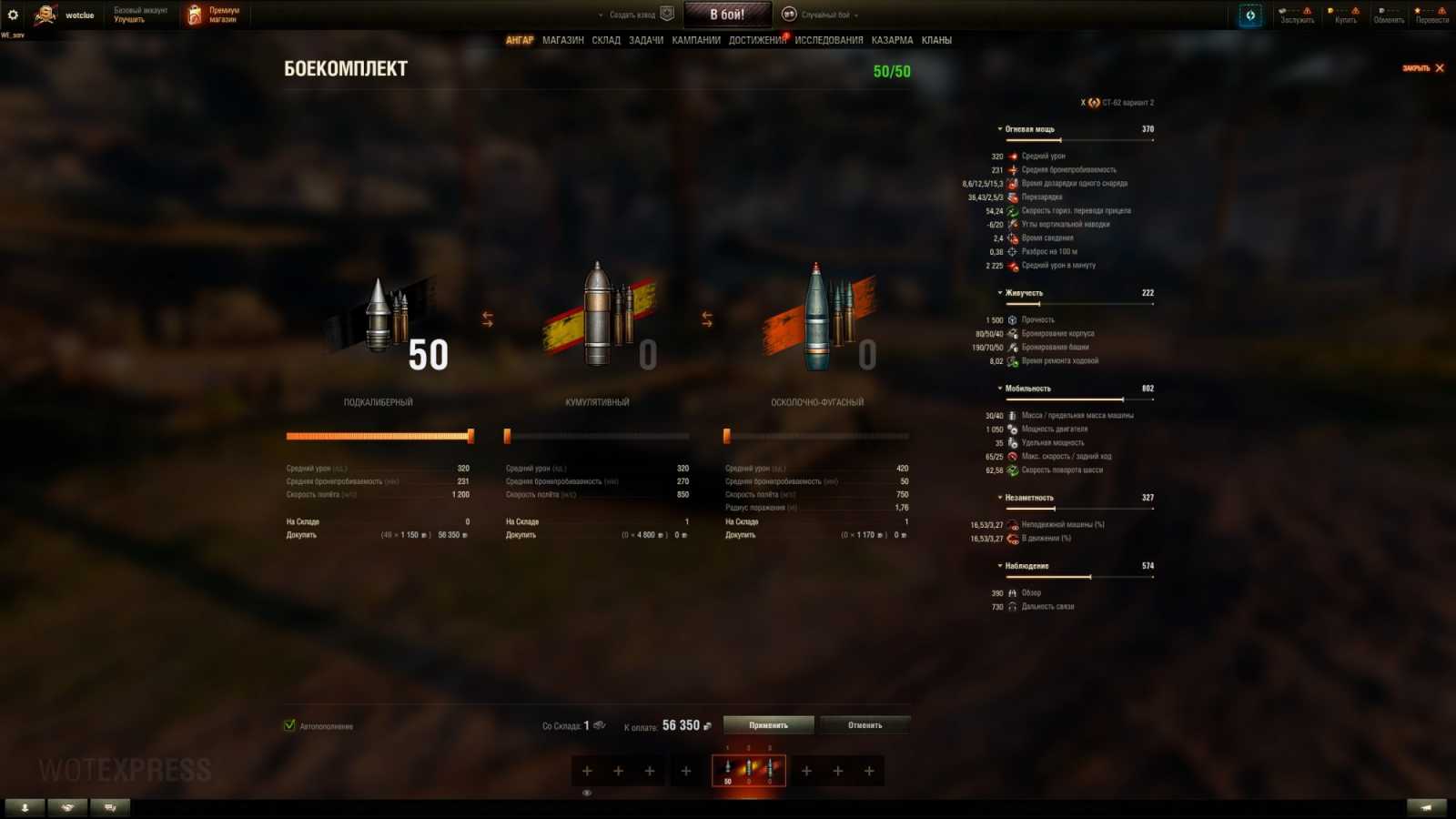Open the ИССЛЕДОВАНИЯ menu
Viewport: 1456px width, 819px height.
tap(826, 40)
